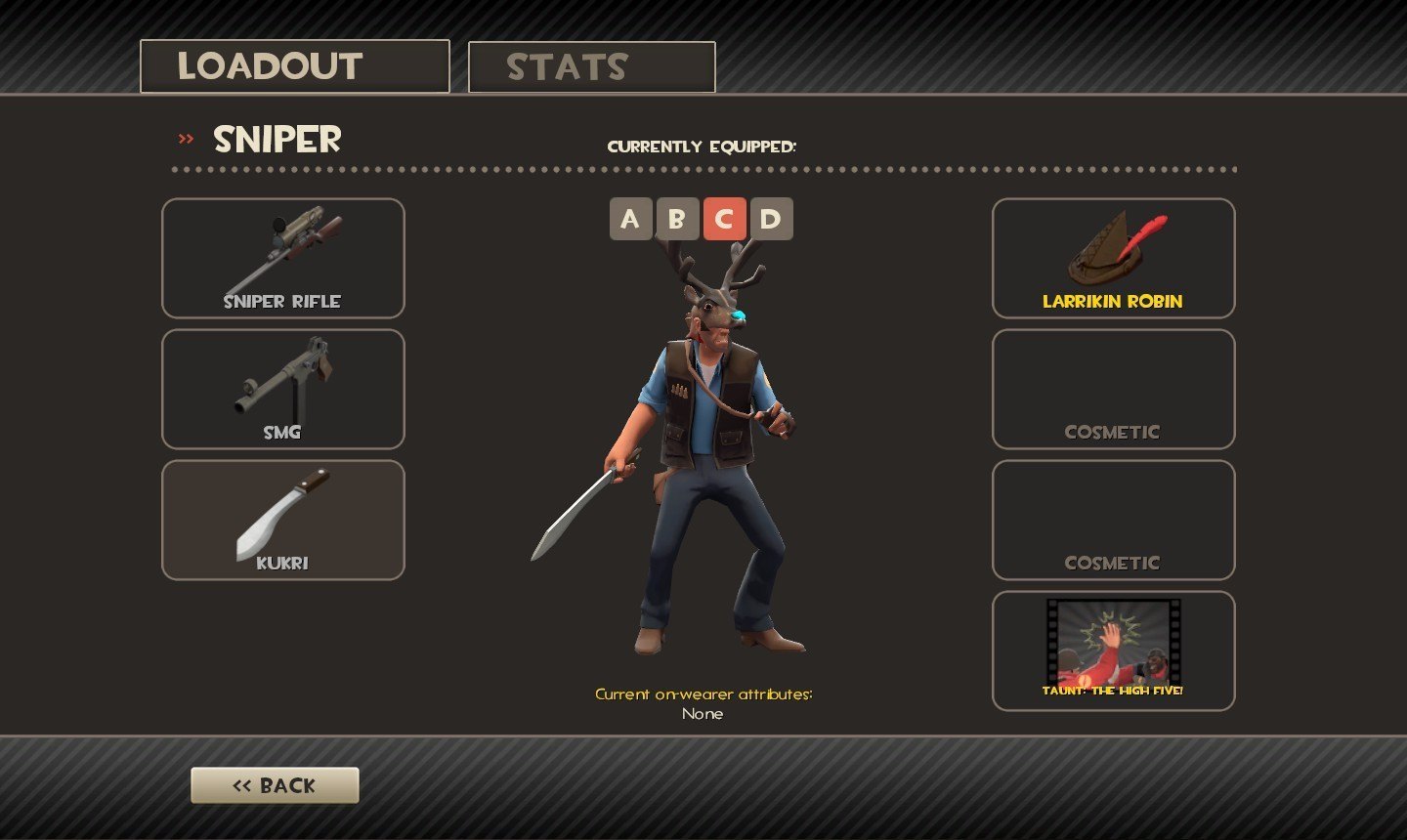This screenshot has height=840, width=1407.
Task: Switch to the Loadout tab
Action: (x=294, y=66)
